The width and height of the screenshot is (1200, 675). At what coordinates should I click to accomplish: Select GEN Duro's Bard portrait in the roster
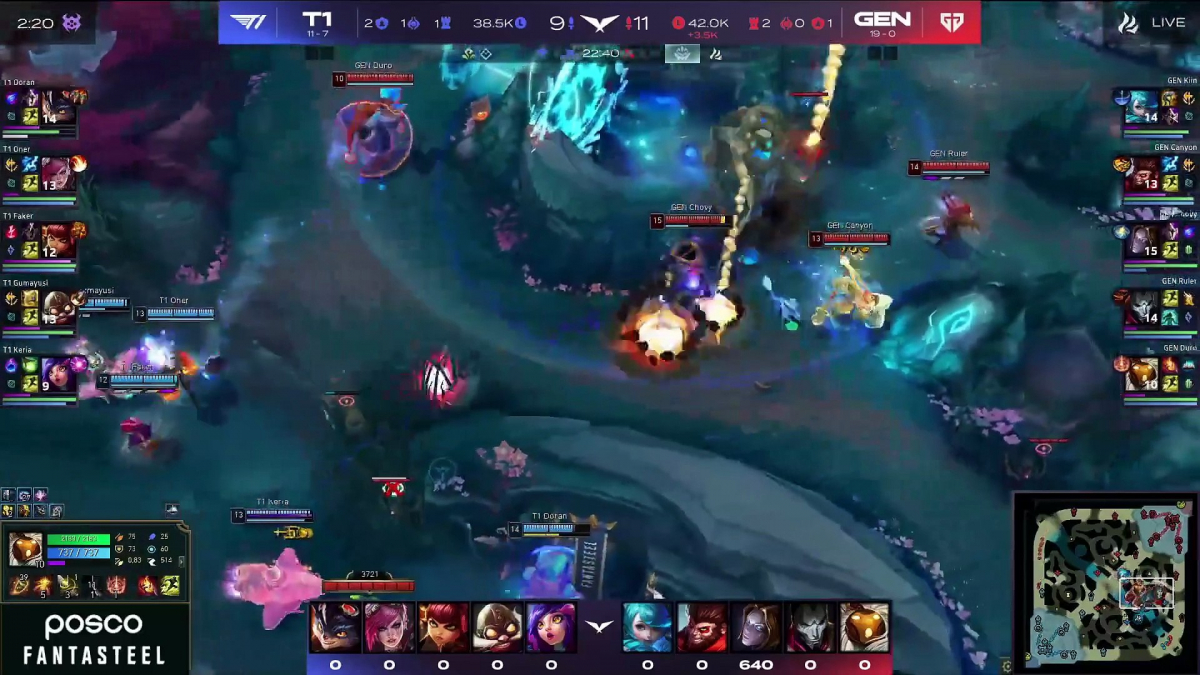coord(1141,374)
